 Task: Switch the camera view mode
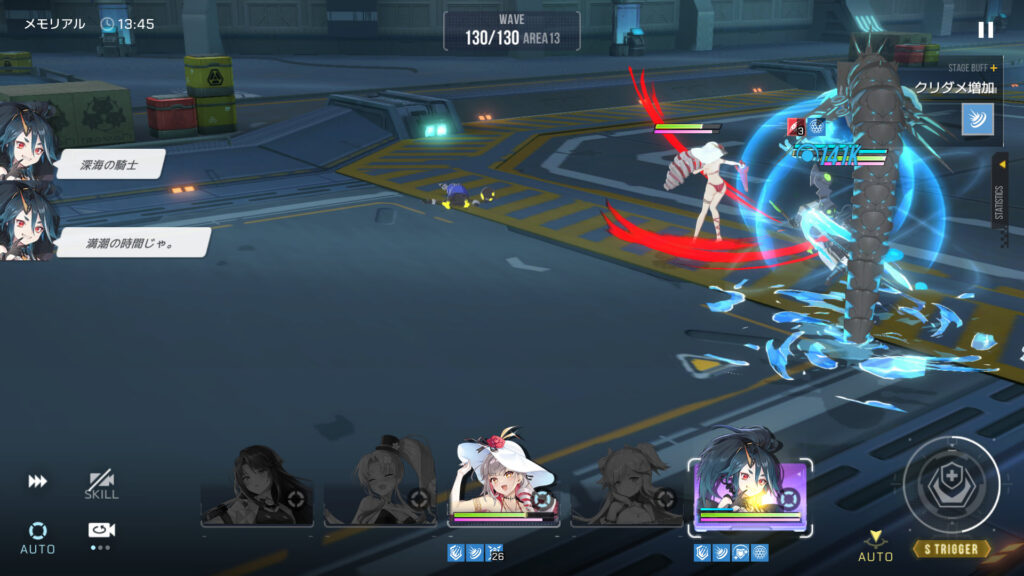coord(101,532)
